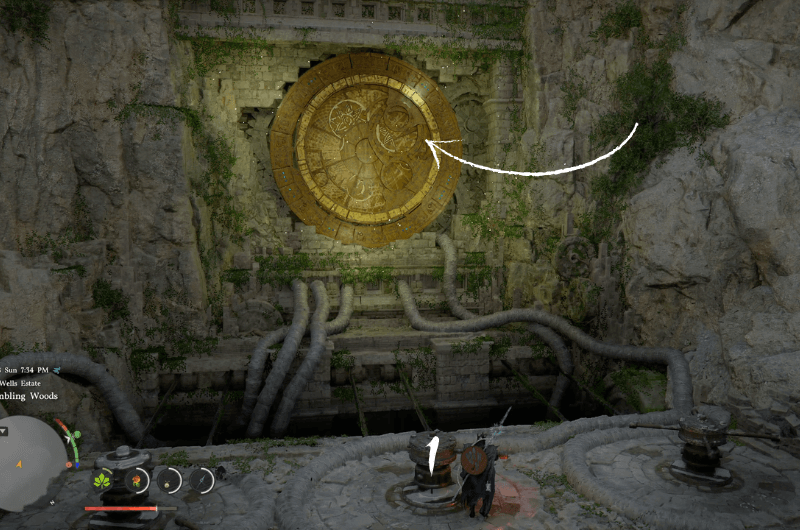Click the dropdown arrow on the minimap

tap(3, 432)
